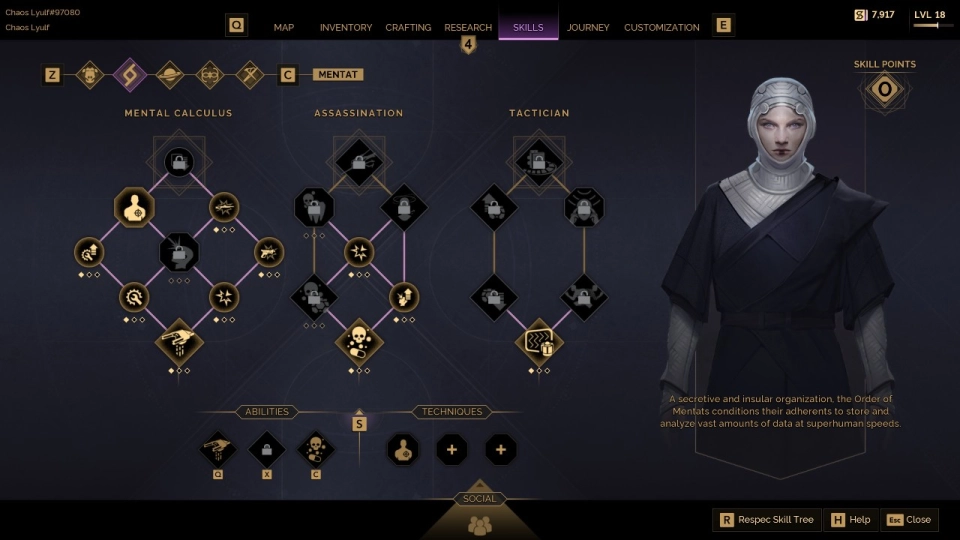Image resolution: width=960 pixels, height=540 pixels.
Task: Open the Journey tab
Action: (x=588, y=27)
